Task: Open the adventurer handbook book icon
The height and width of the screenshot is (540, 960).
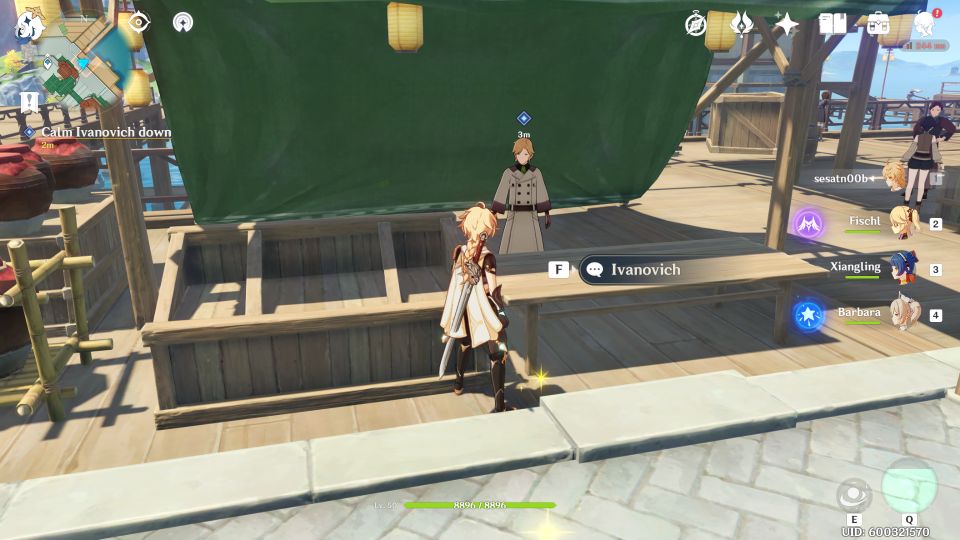Action: pyautogui.click(x=833, y=24)
